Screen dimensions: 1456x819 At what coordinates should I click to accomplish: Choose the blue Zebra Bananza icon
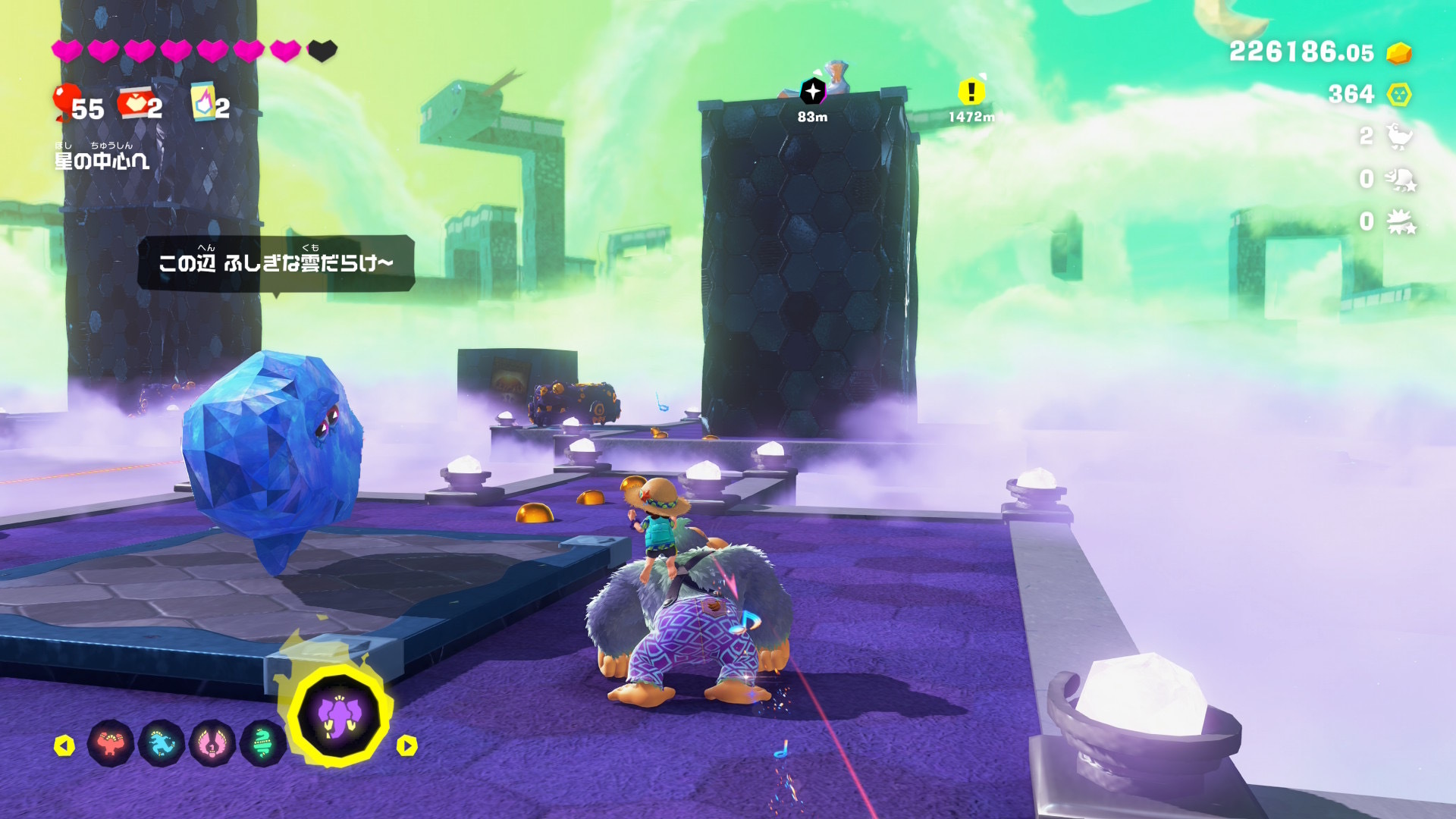[162, 743]
